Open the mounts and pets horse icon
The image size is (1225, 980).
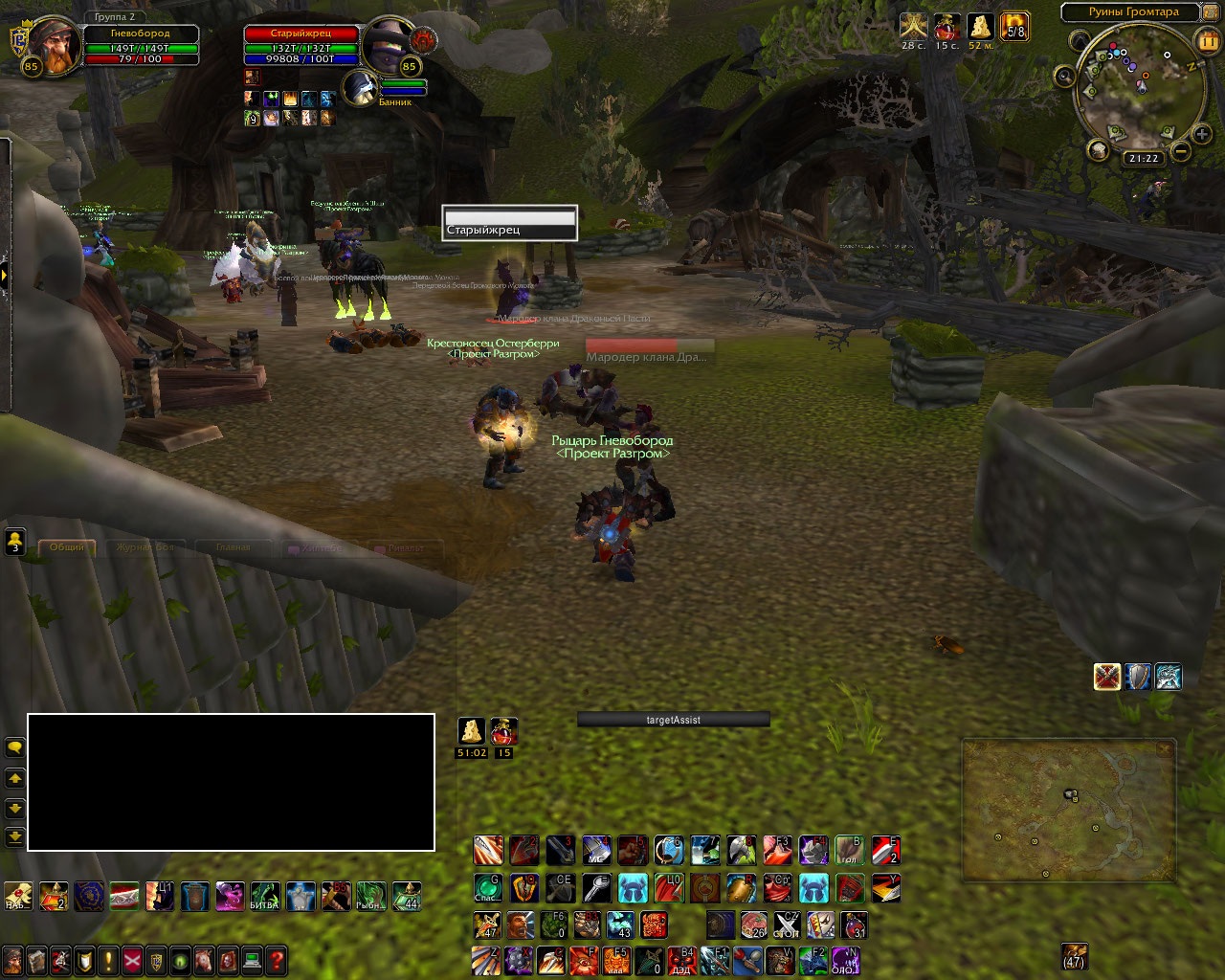coord(204,960)
